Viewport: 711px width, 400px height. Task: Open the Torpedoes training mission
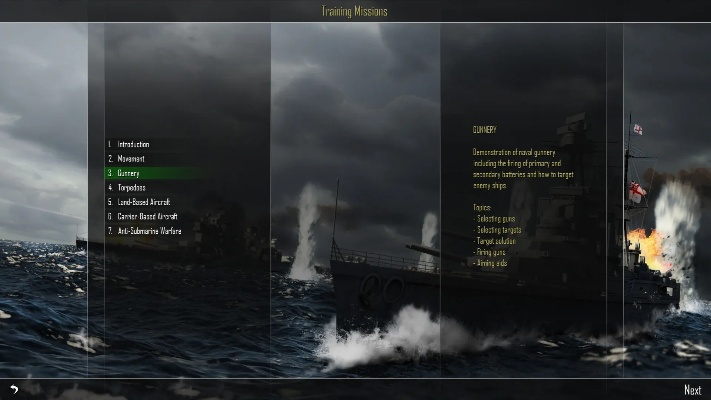(x=131, y=187)
